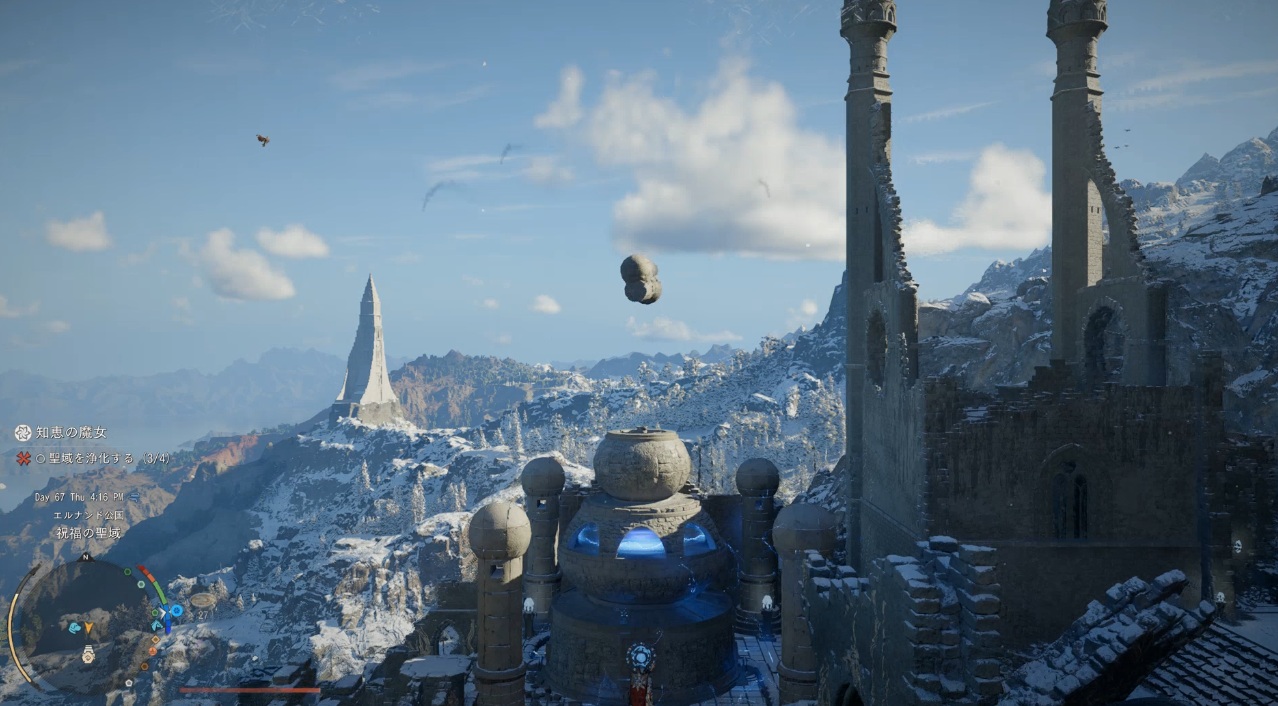Click the white lantern marker on minimap
The width and height of the screenshot is (1278, 706).
88,654
